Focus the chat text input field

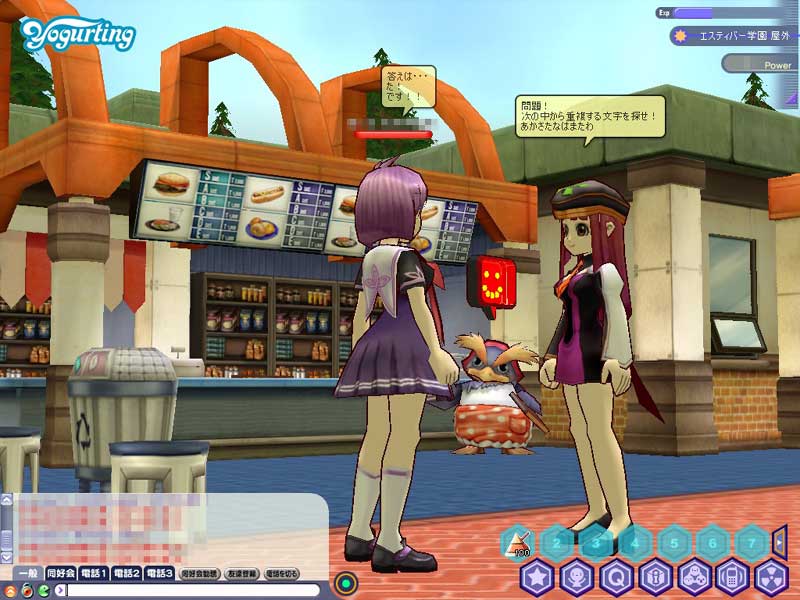(x=190, y=590)
